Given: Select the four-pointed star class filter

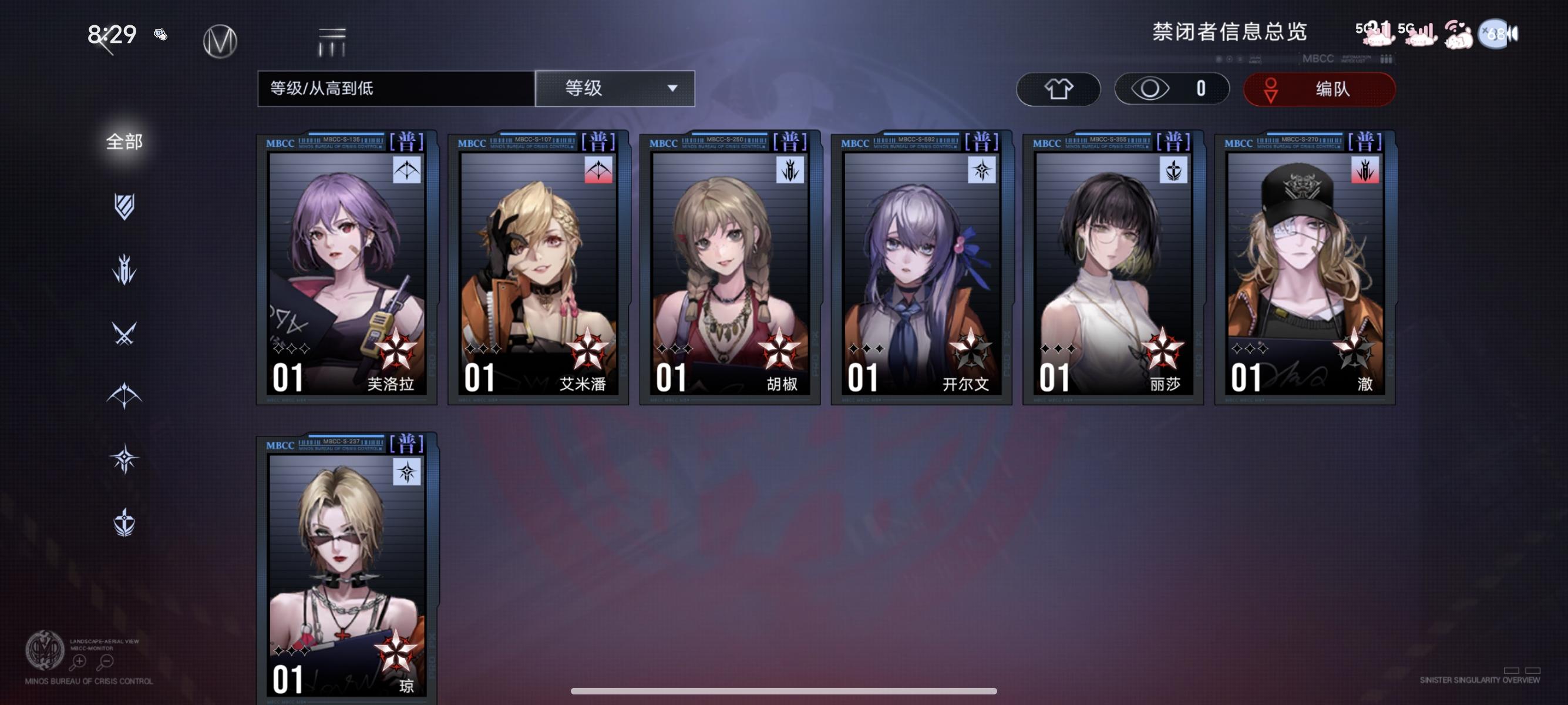Looking at the screenshot, I should coord(125,457).
